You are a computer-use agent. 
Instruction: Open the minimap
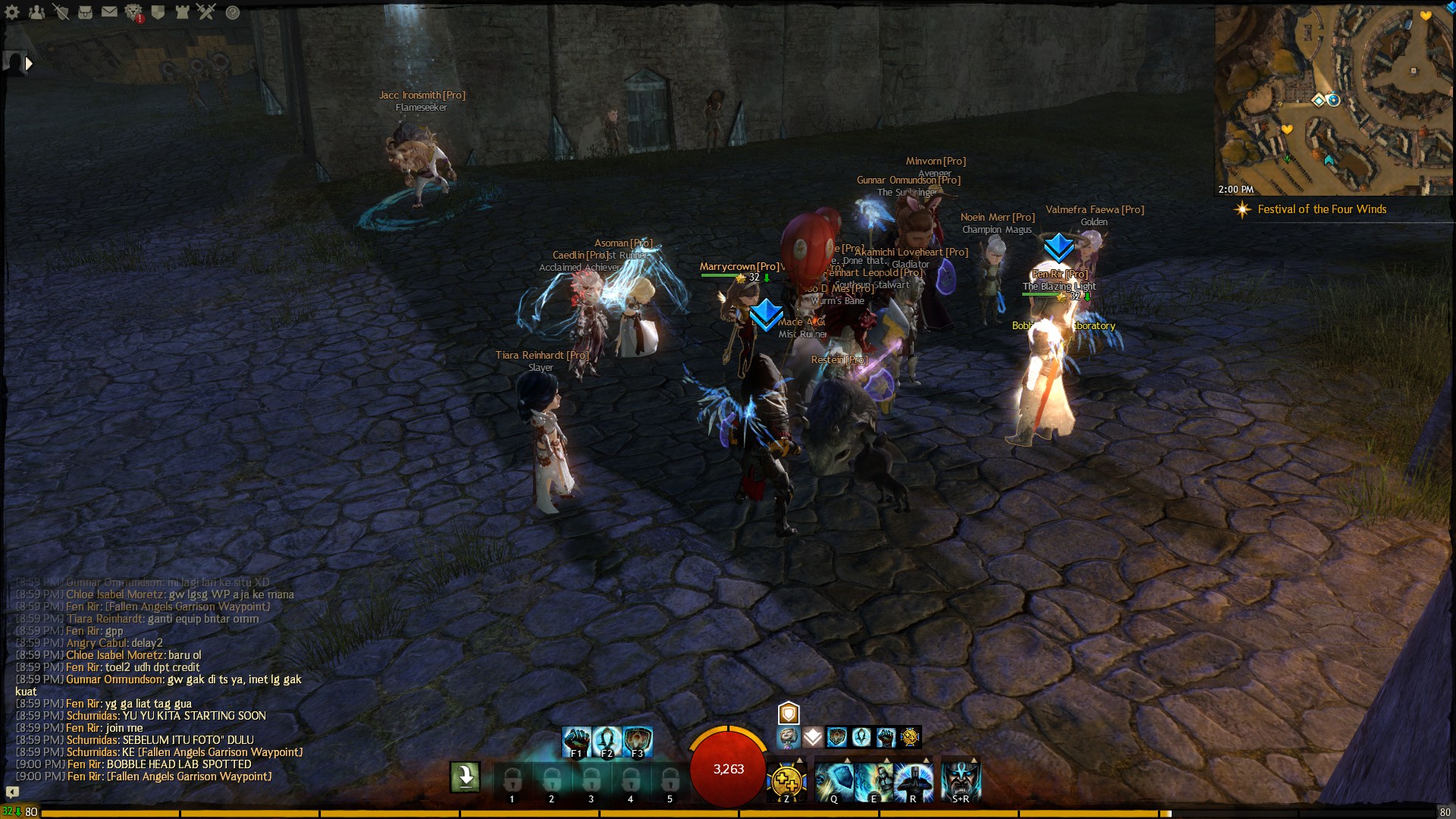(x=1333, y=99)
